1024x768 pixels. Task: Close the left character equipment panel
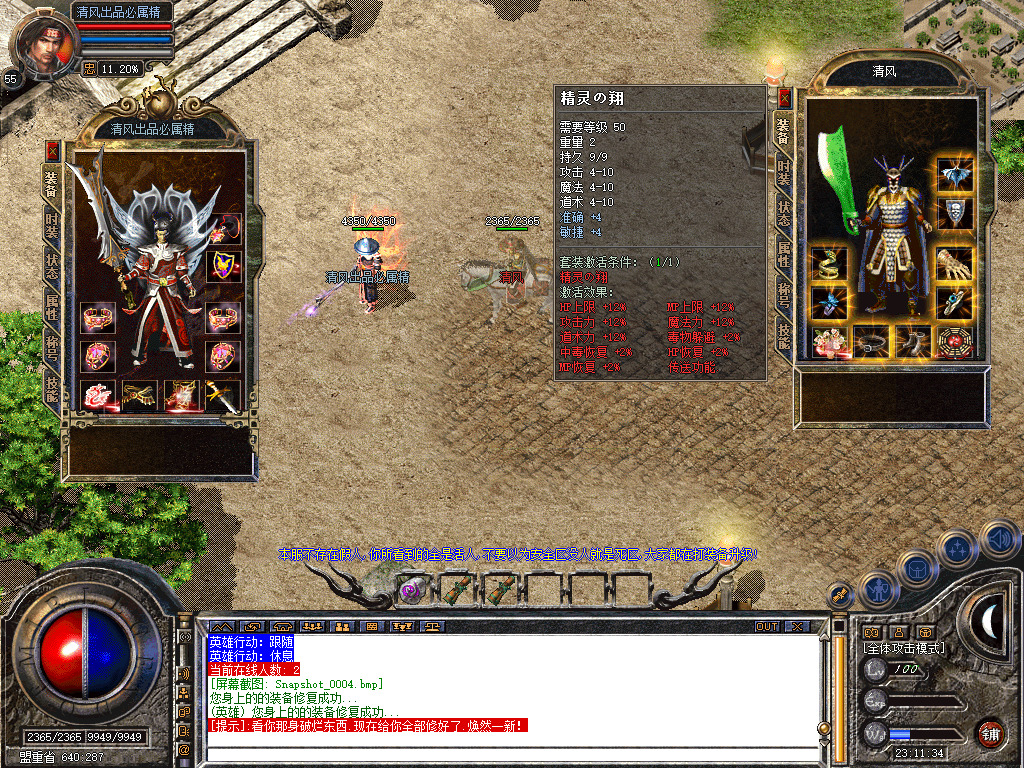click(52, 151)
